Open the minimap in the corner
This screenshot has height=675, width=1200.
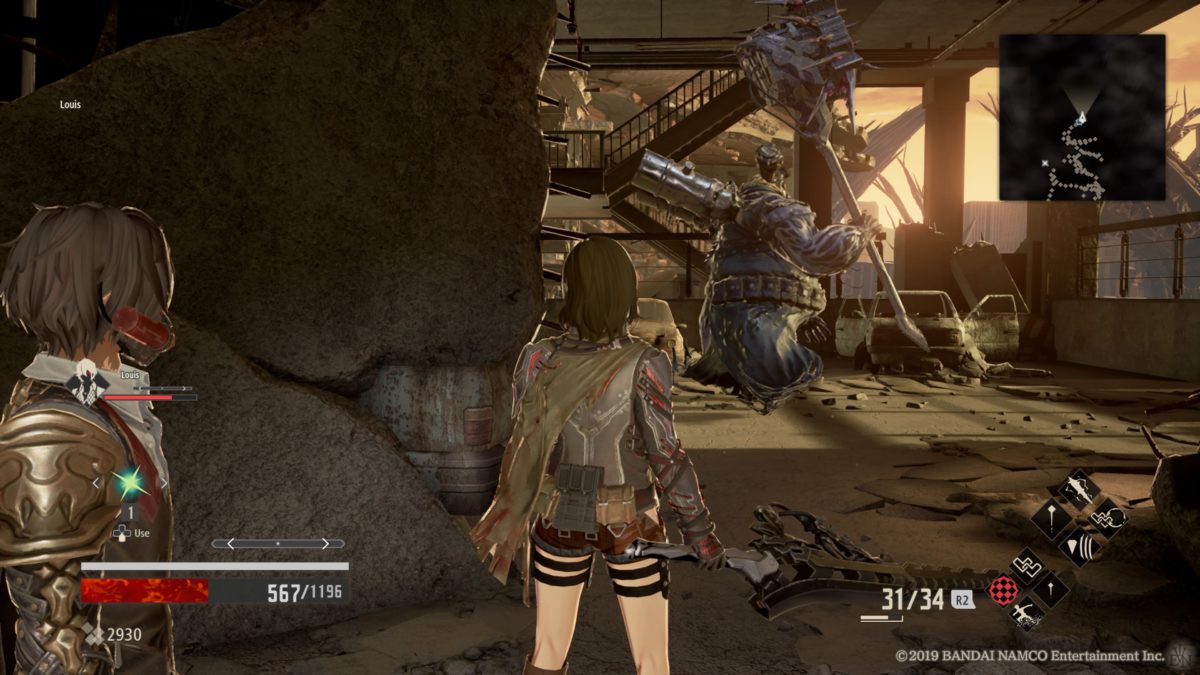point(1082,117)
